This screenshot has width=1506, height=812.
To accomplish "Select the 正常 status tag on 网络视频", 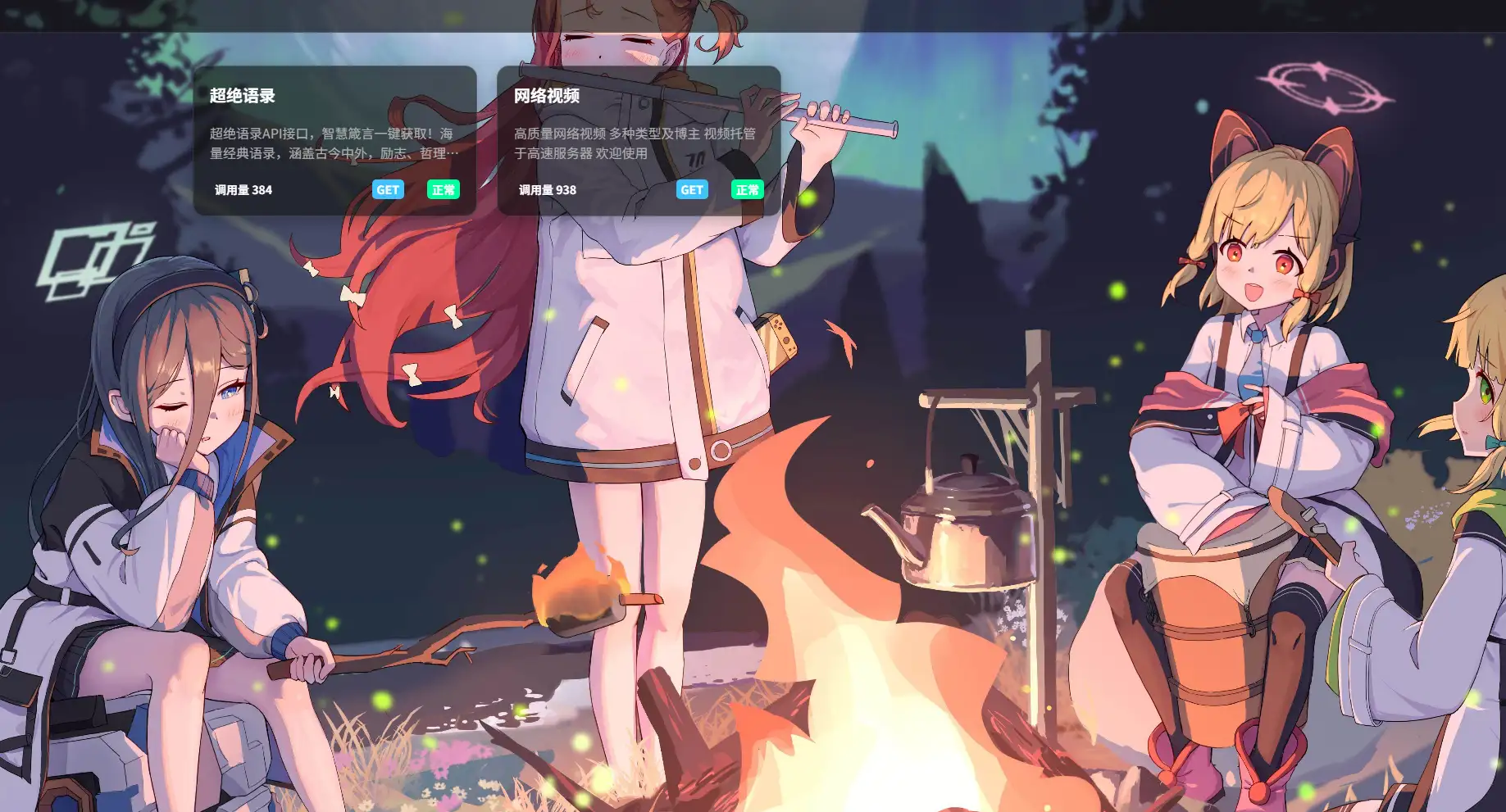I will (x=748, y=190).
